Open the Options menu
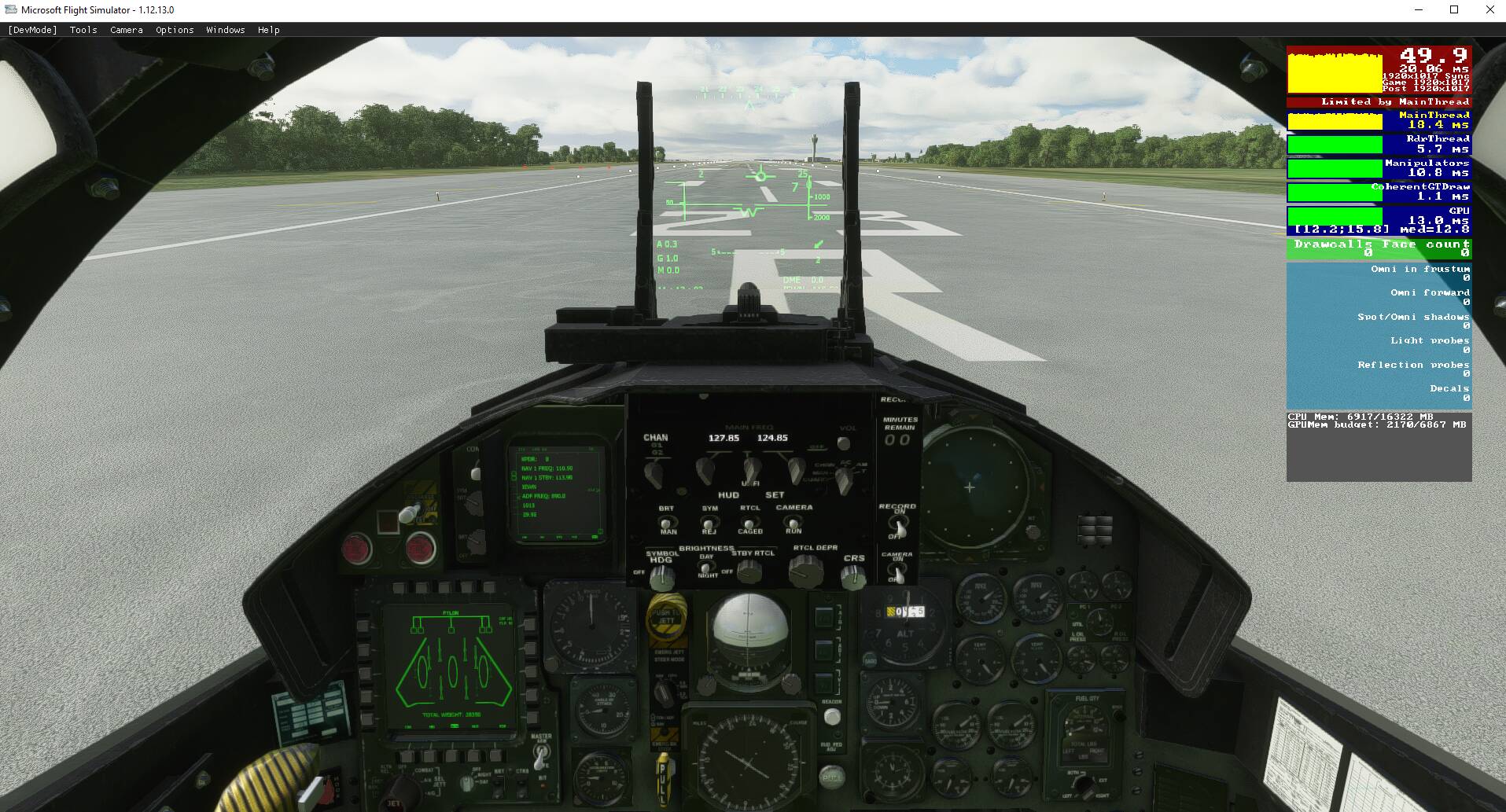The width and height of the screenshot is (1506, 812). 174,30
